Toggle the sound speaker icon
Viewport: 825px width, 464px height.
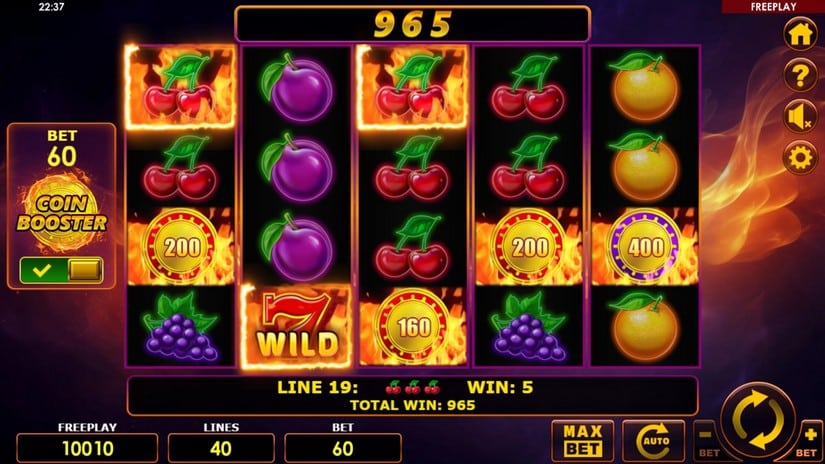(x=799, y=117)
